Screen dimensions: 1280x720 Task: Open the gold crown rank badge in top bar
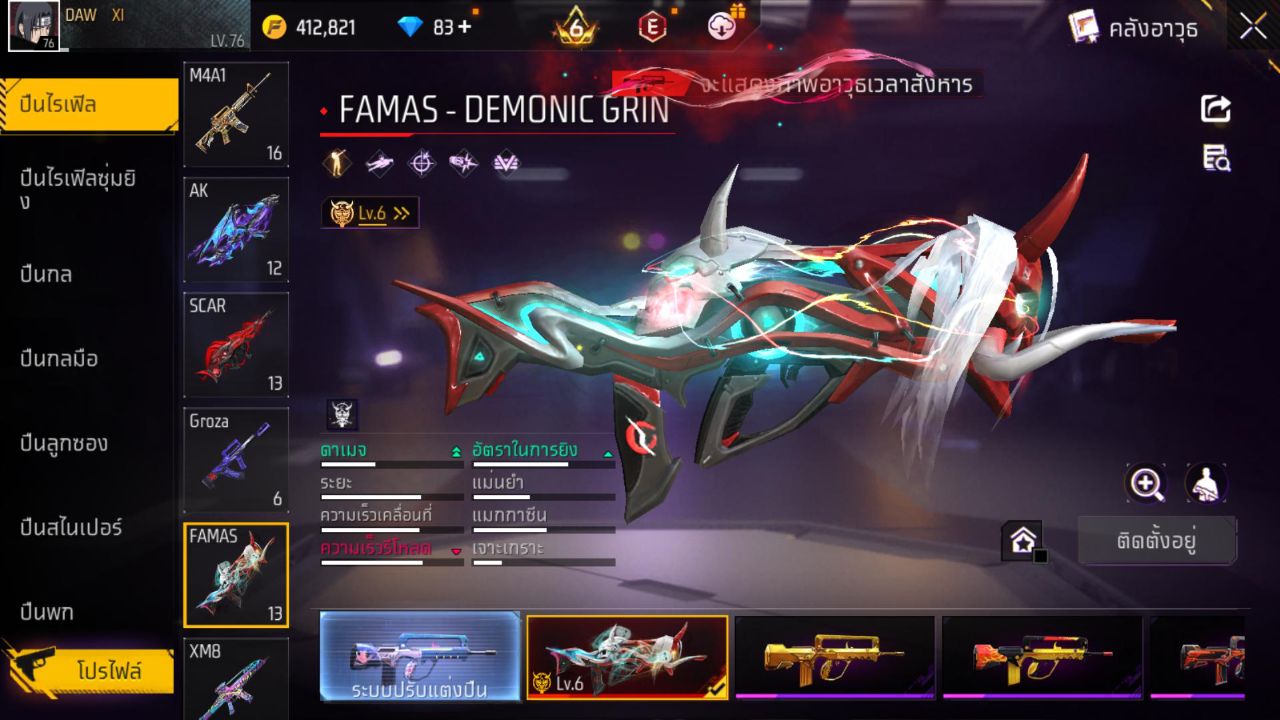point(573,28)
